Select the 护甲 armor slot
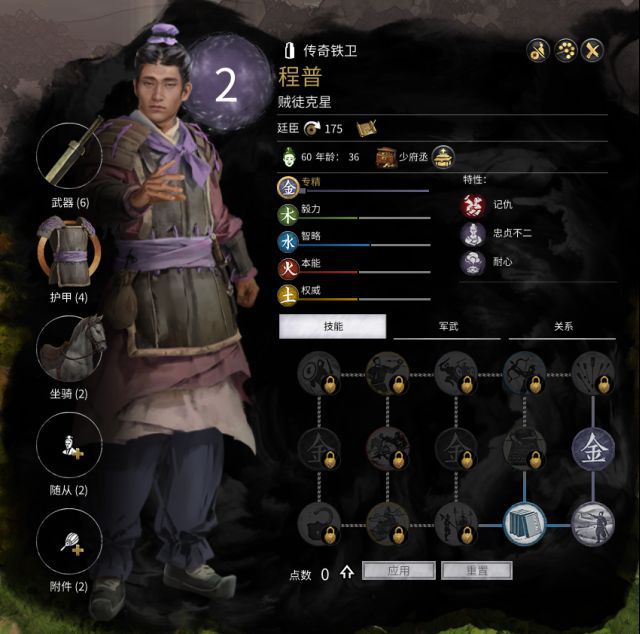 pos(70,252)
